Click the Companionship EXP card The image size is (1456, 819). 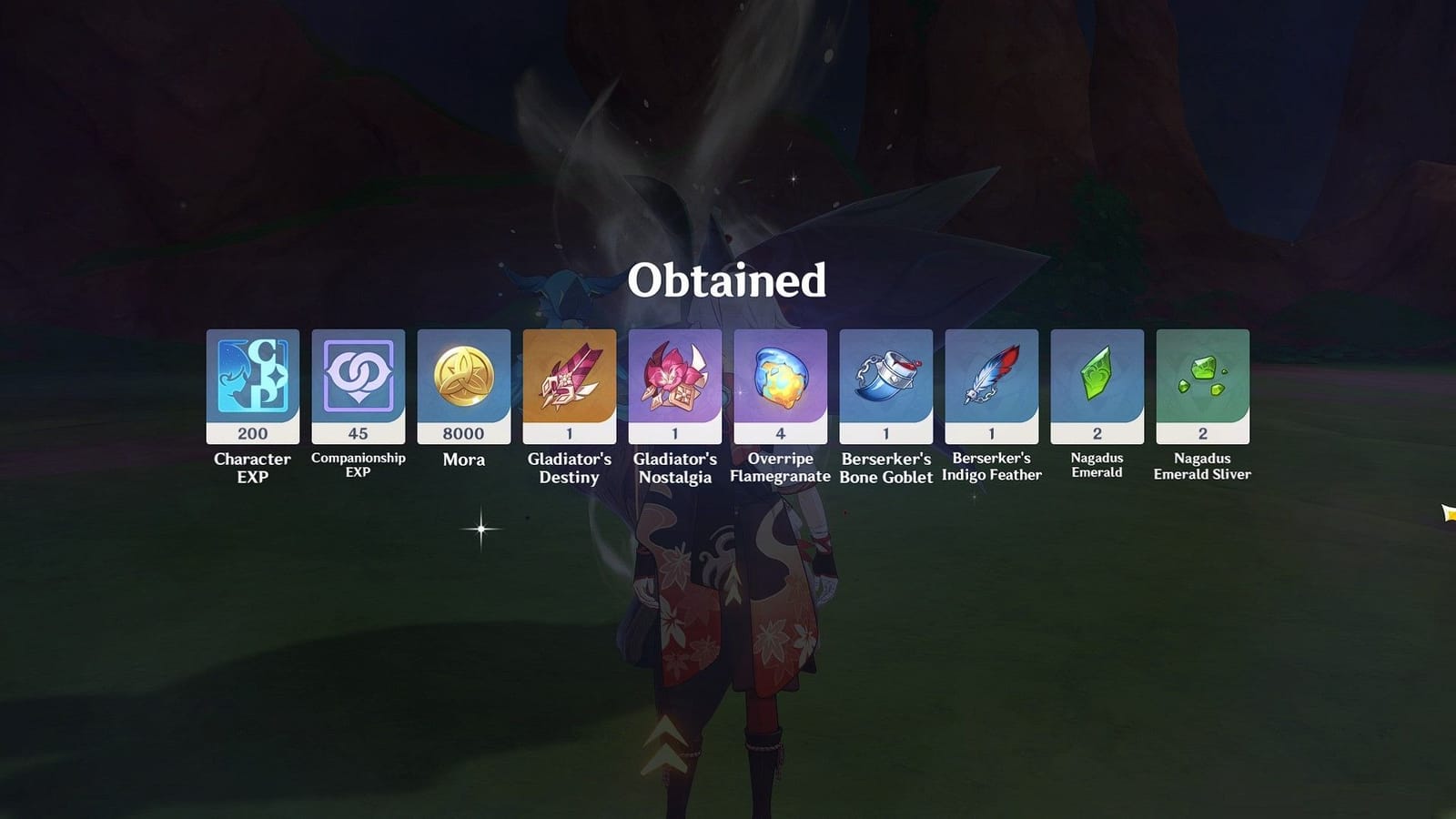click(x=358, y=378)
